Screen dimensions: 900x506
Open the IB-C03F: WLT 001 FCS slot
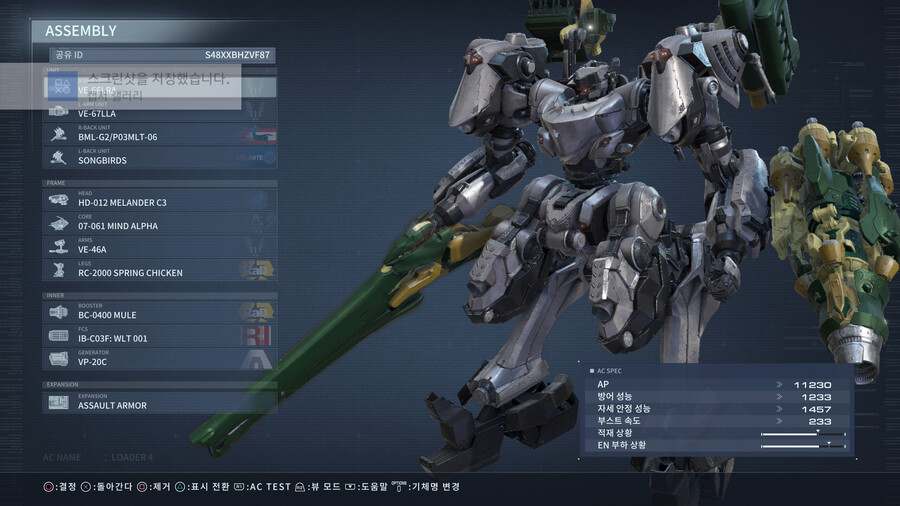tap(160, 336)
